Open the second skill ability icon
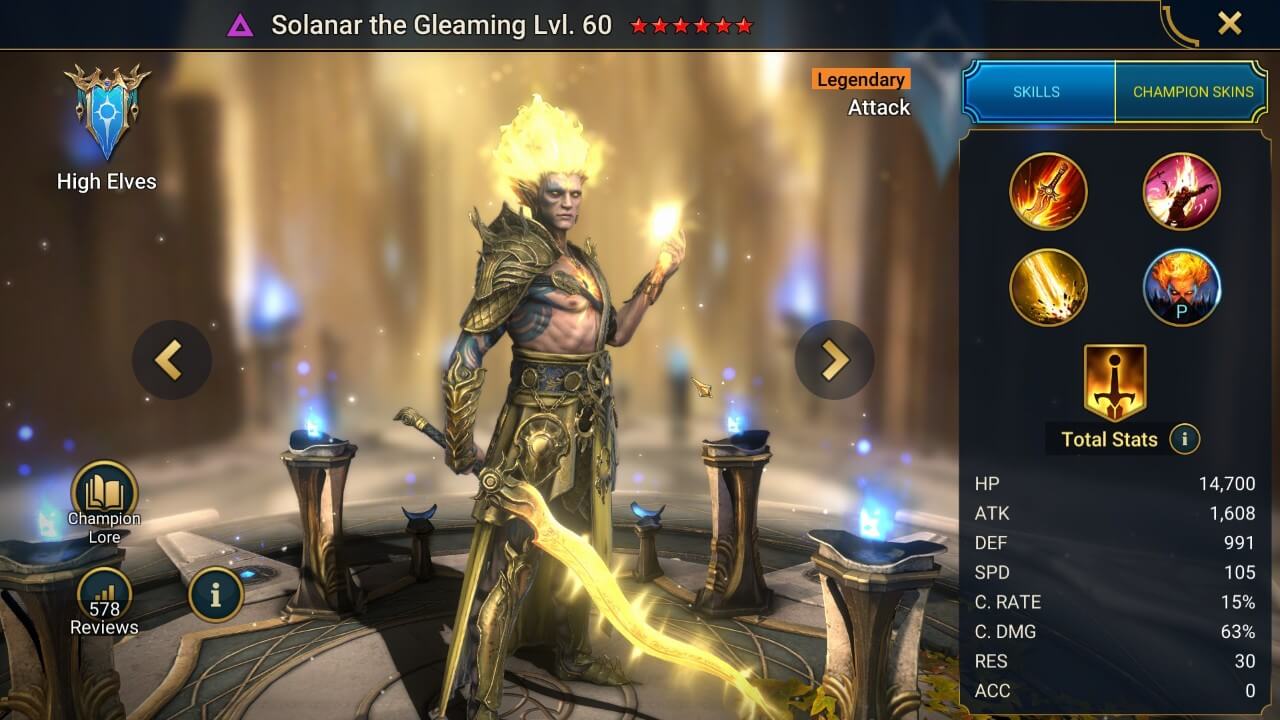Screen dimensions: 1280x720 click(1181, 191)
